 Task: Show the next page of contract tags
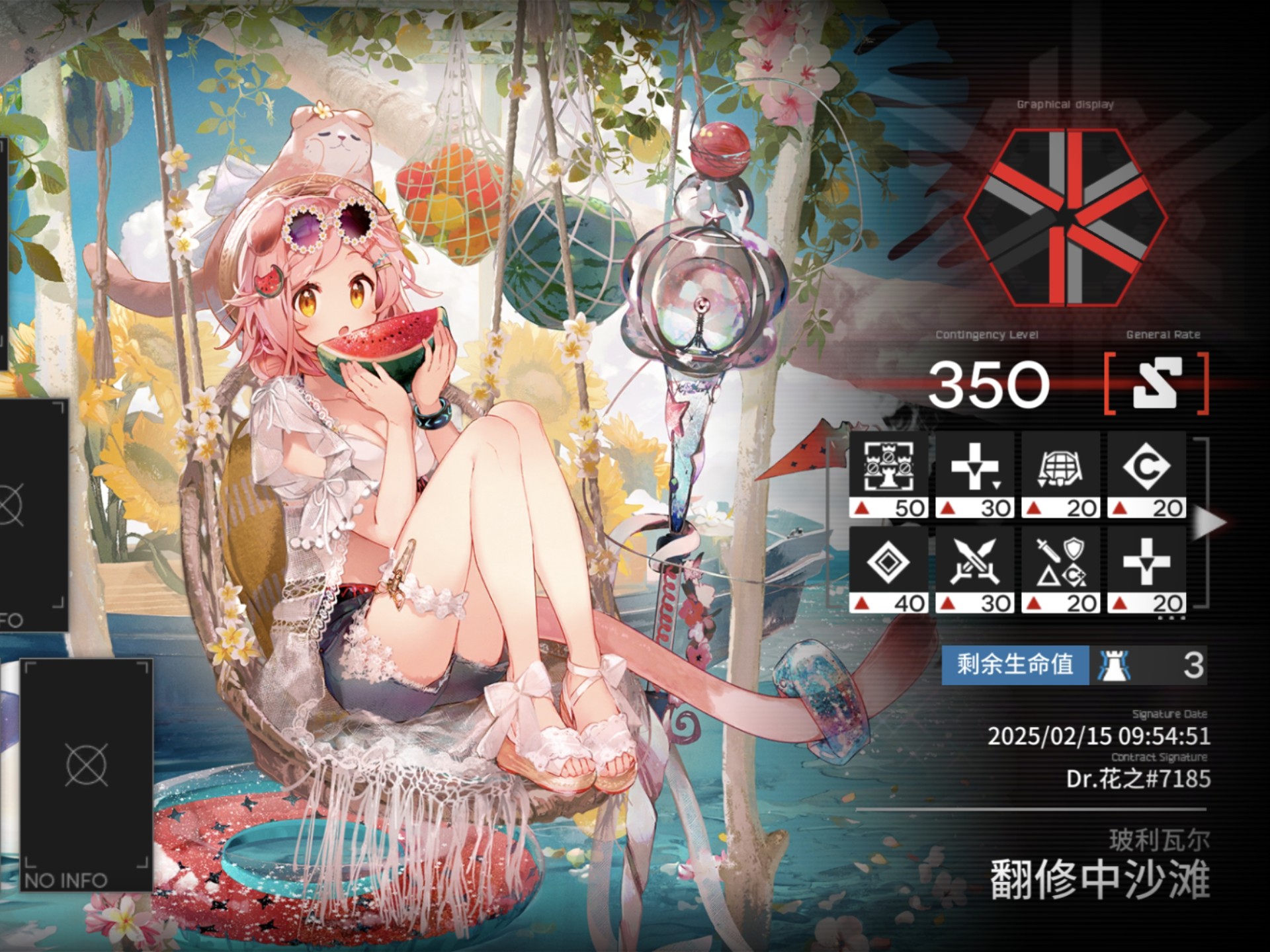tap(1208, 522)
